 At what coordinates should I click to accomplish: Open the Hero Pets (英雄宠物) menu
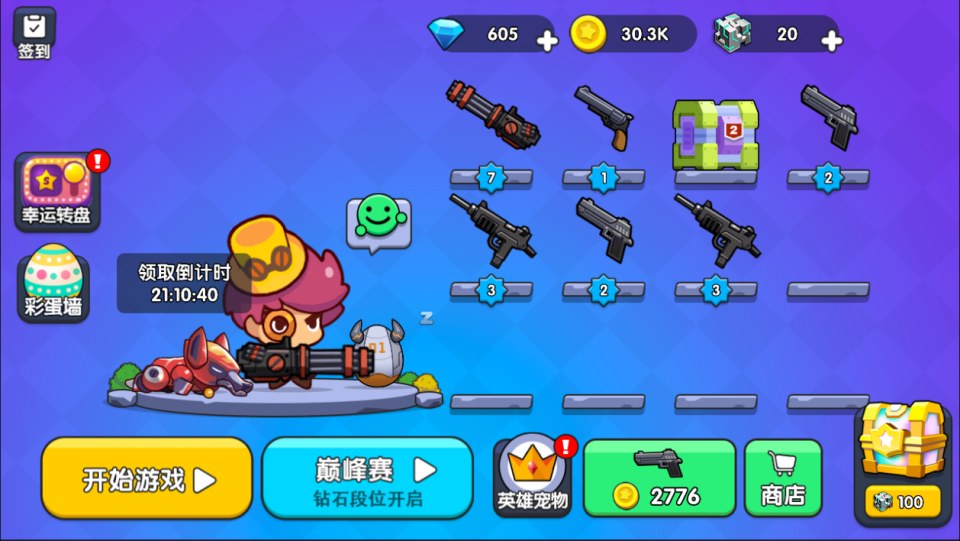(x=534, y=478)
